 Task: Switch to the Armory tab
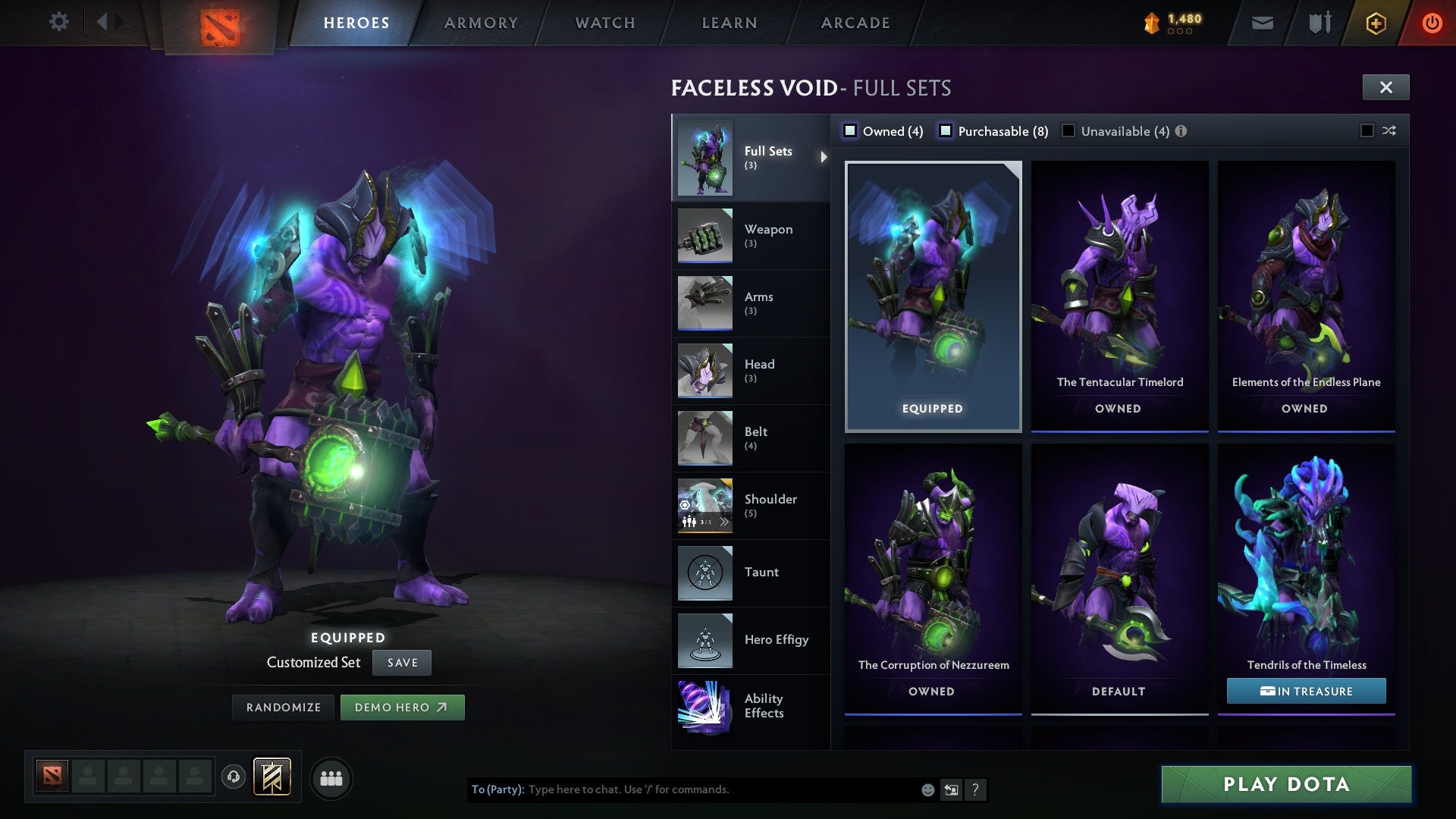(481, 22)
